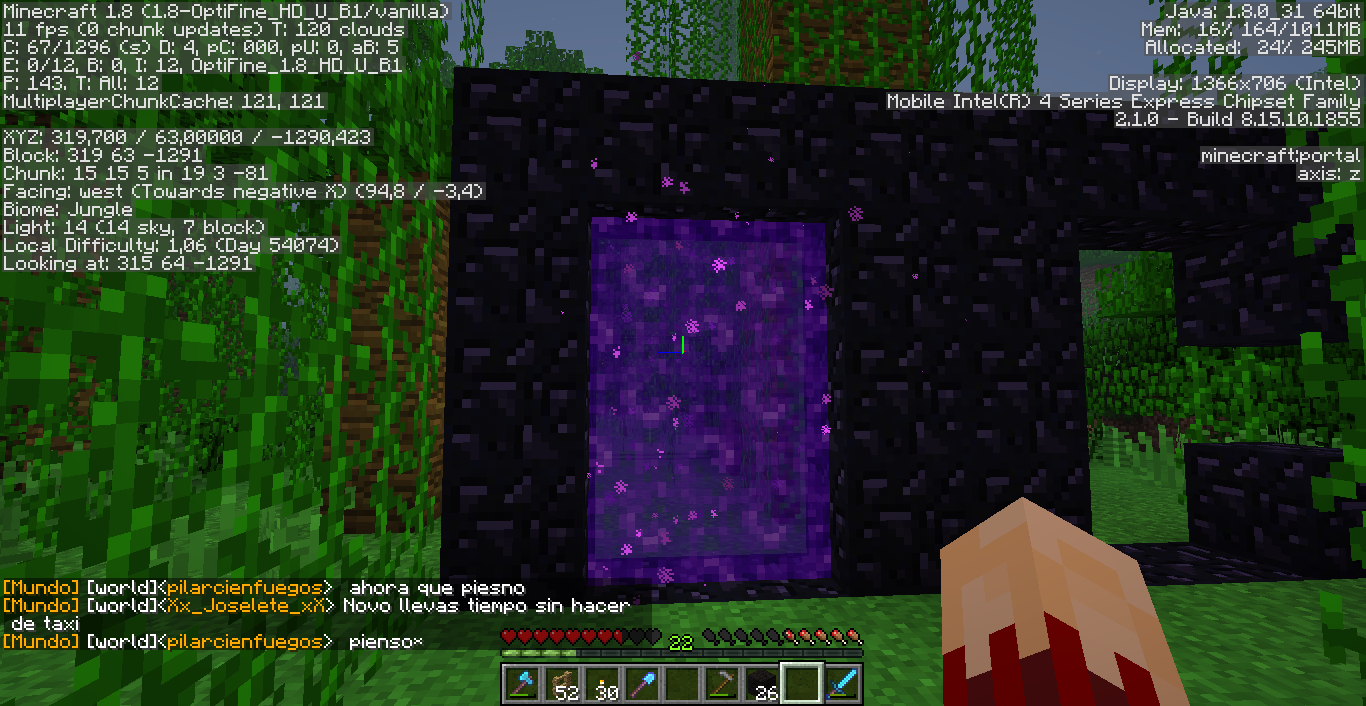Choose the ladder stack of 52

point(561,684)
